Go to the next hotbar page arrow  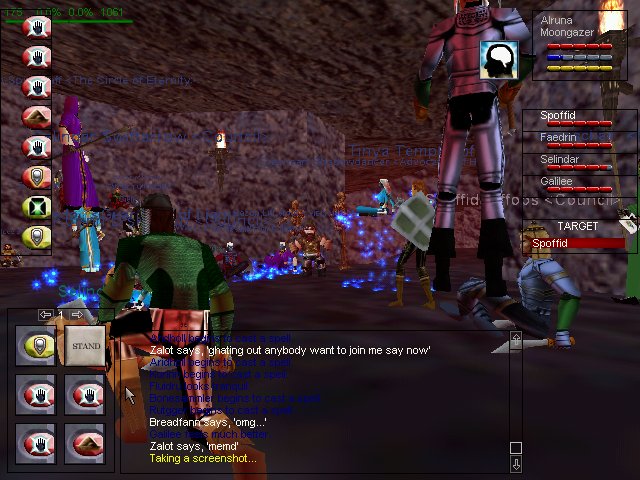click(x=77, y=315)
